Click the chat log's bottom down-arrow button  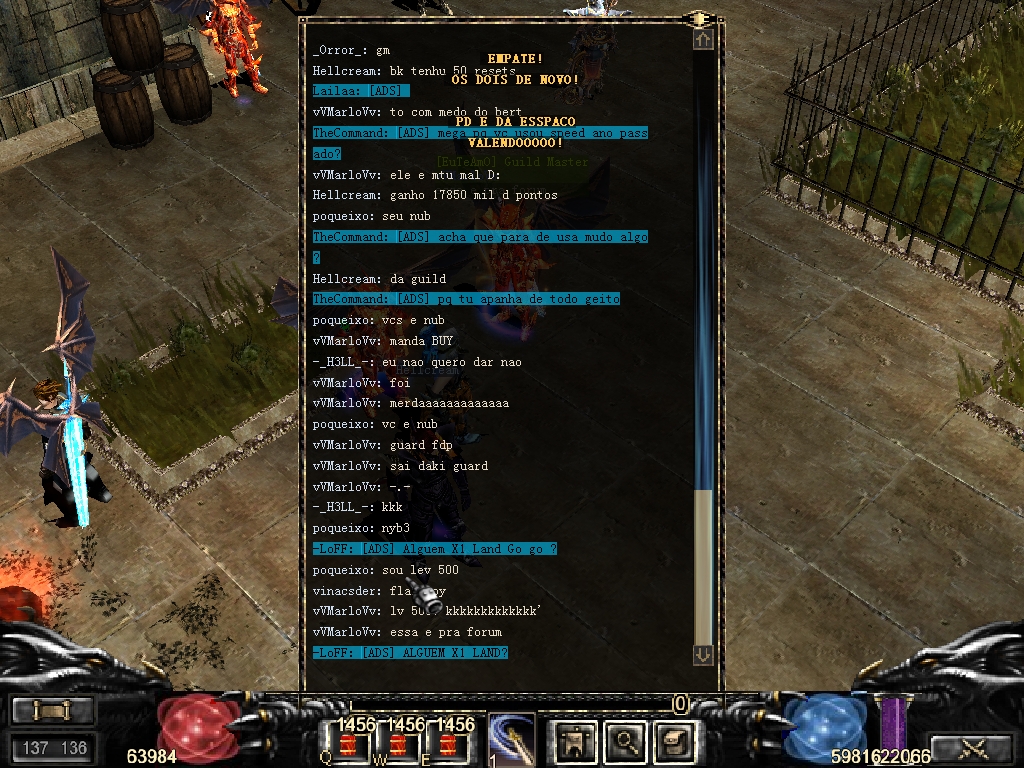click(x=703, y=654)
